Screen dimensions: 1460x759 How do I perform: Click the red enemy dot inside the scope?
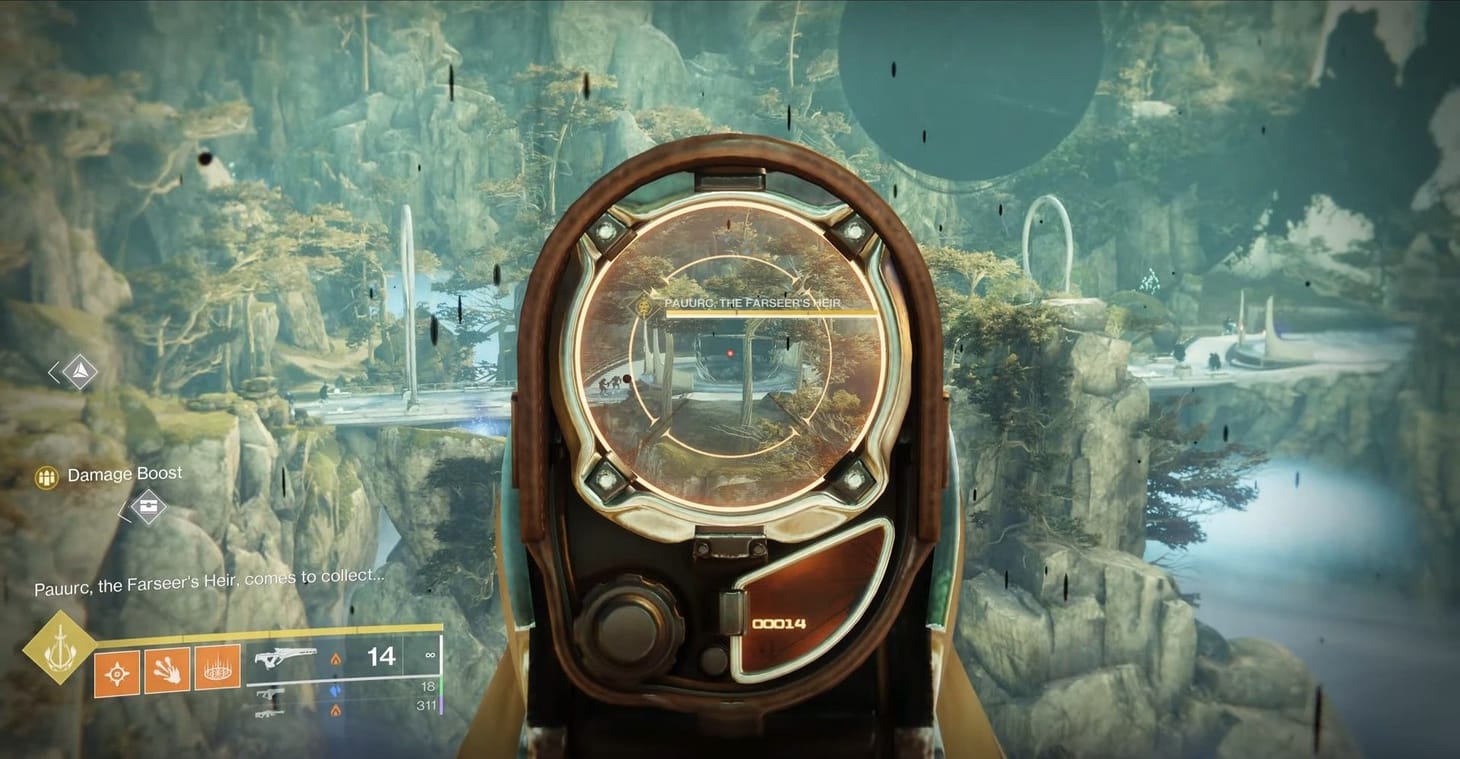(732, 351)
